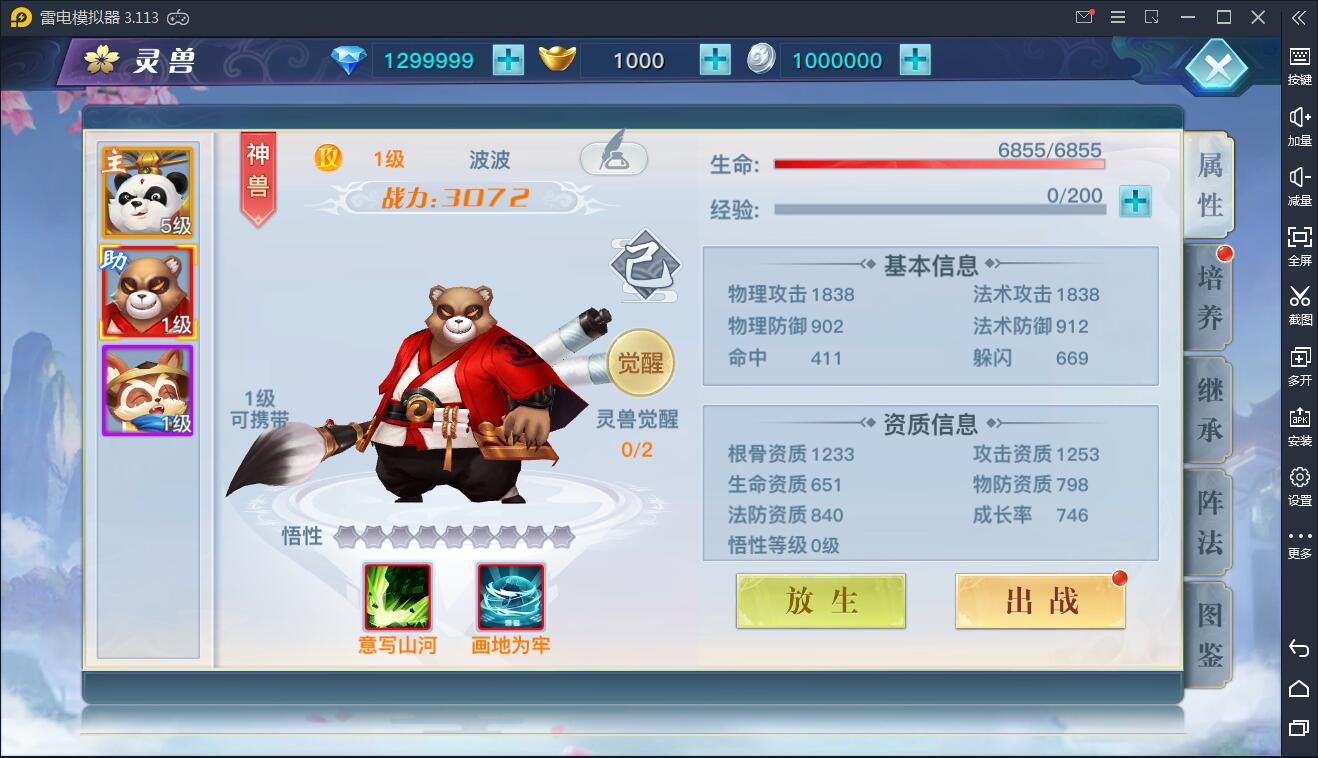The width and height of the screenshot is (1318, 758).
Task: Select the 助 bear pet thumbnail
Action: coord(146,292)
